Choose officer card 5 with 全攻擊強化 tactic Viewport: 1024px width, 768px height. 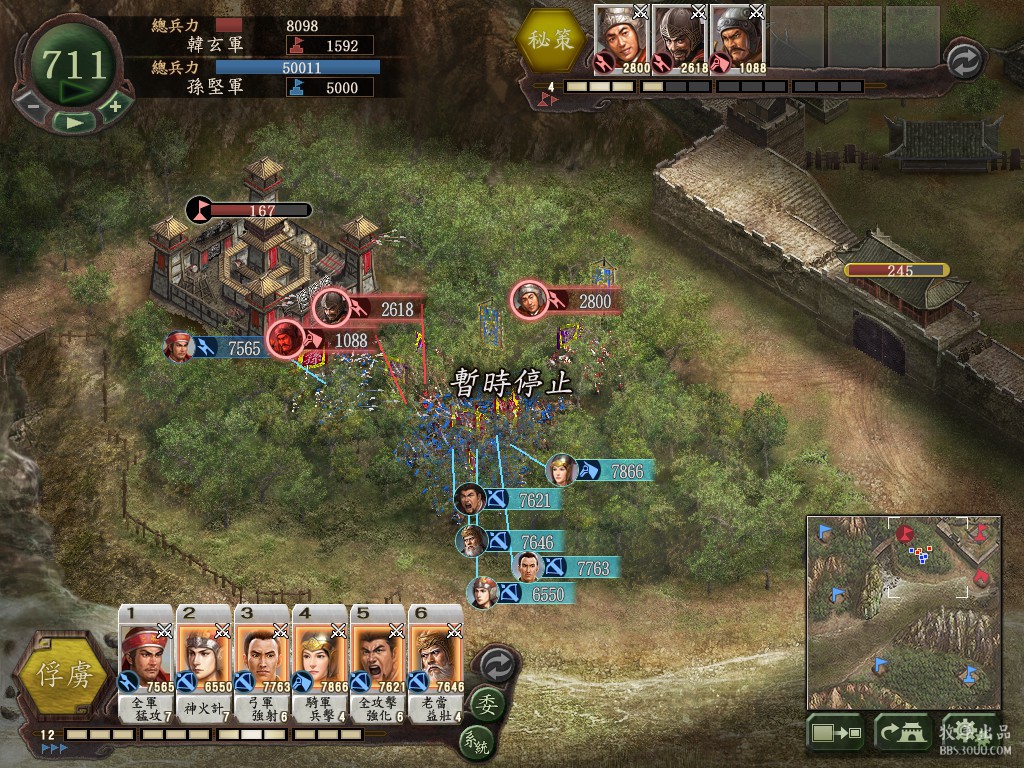[378, 663]
